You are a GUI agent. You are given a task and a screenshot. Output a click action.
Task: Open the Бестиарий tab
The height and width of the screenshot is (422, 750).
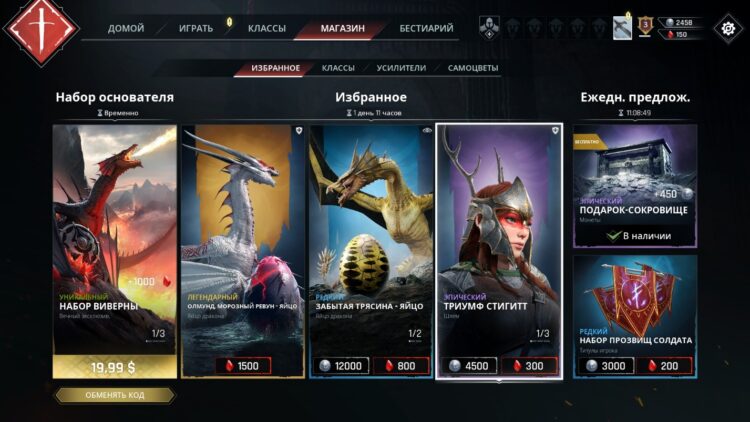[x=425, y=28]
